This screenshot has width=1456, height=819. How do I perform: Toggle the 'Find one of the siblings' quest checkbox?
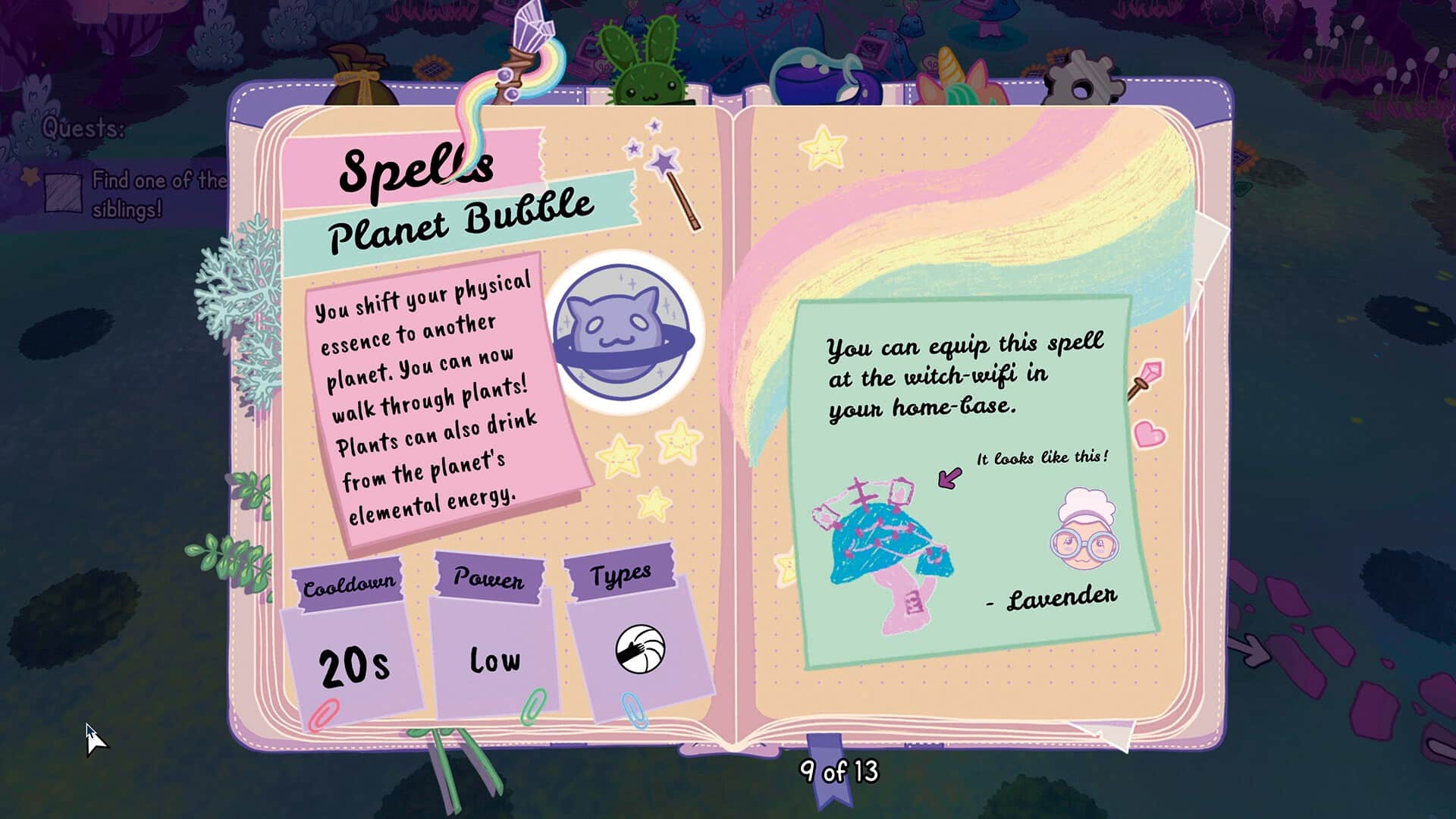[x=63, y=192]
